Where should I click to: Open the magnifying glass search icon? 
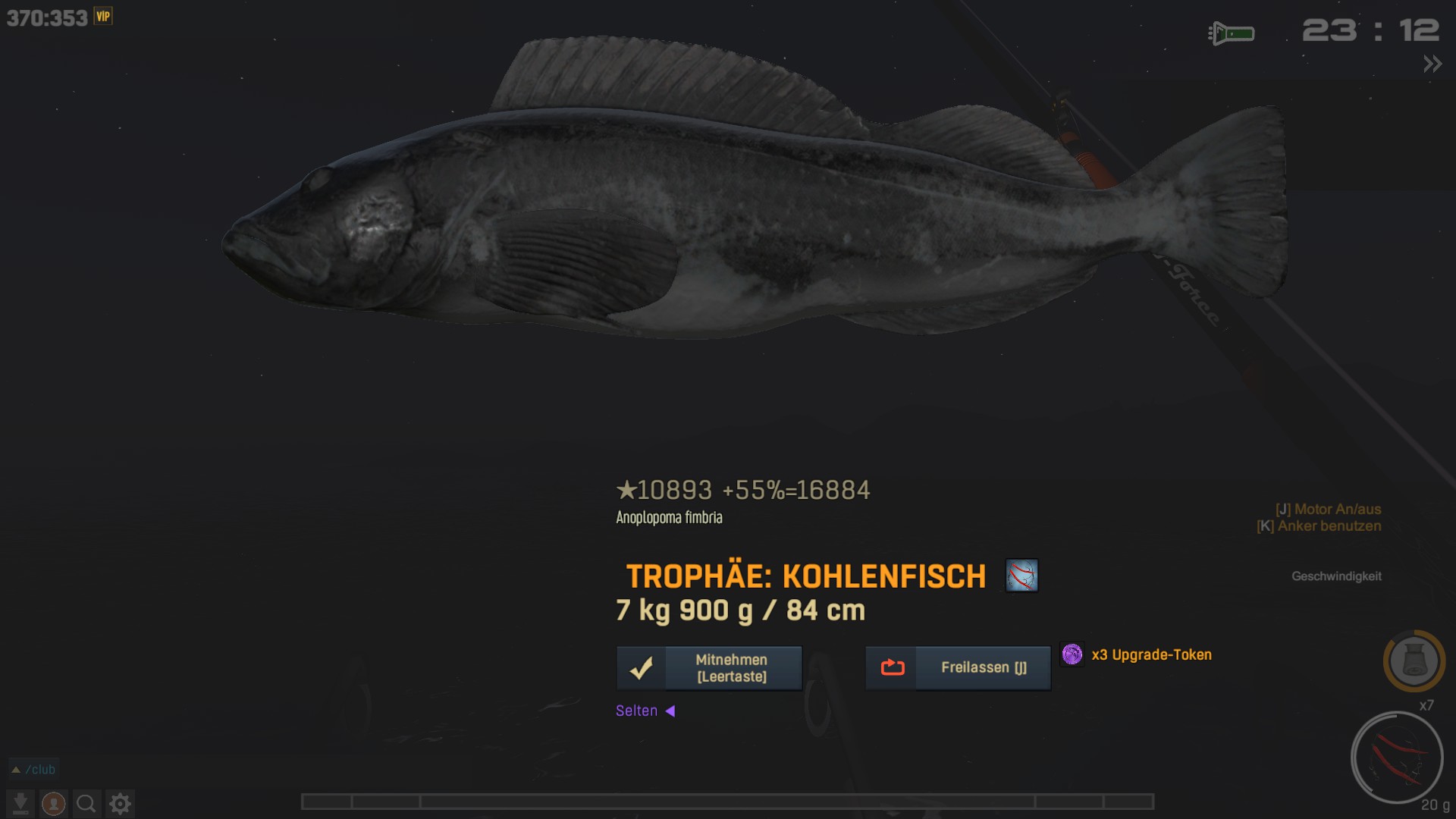pos(86,803)
